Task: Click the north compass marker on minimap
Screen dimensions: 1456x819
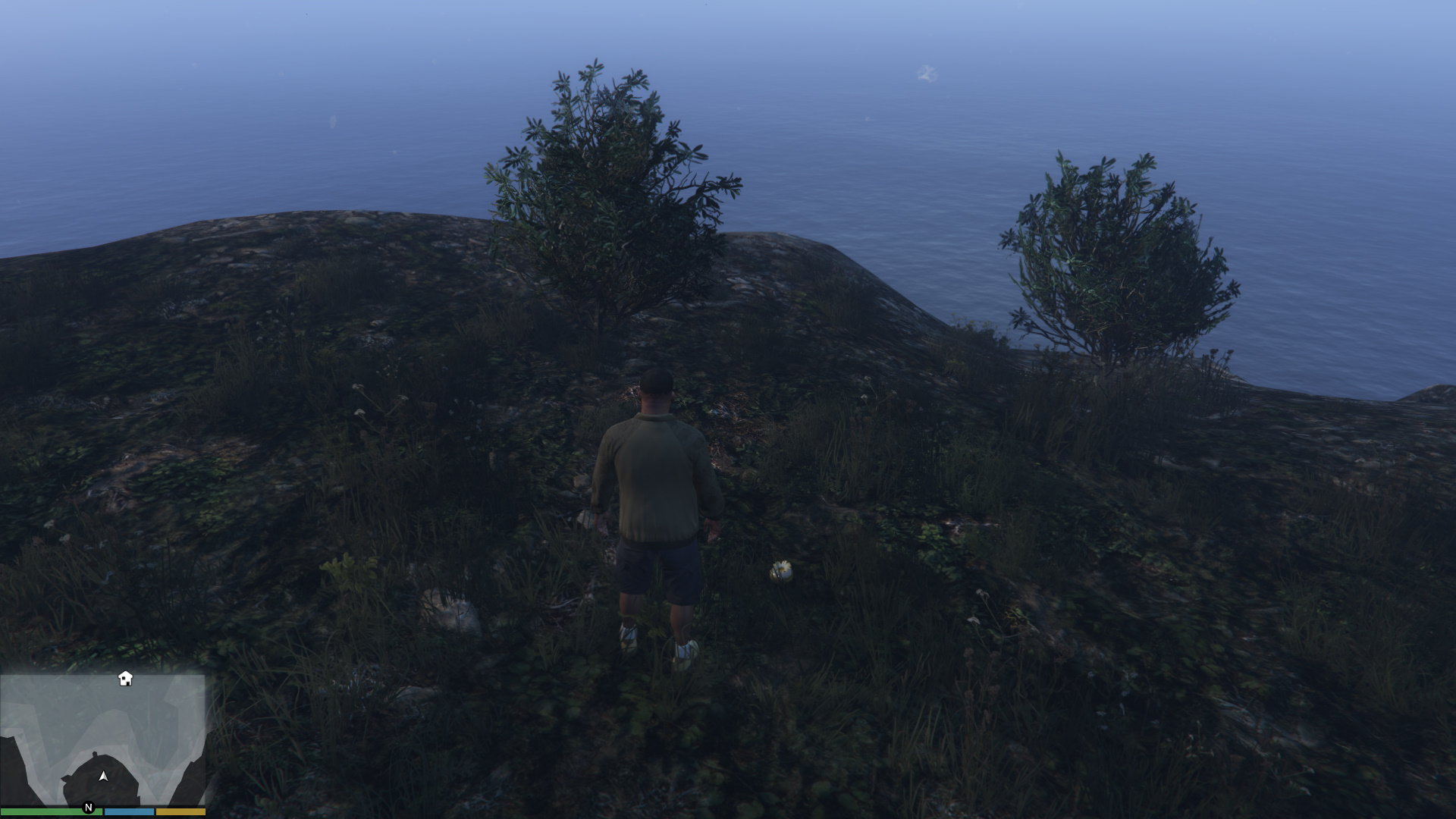Action: coord(89,808)
